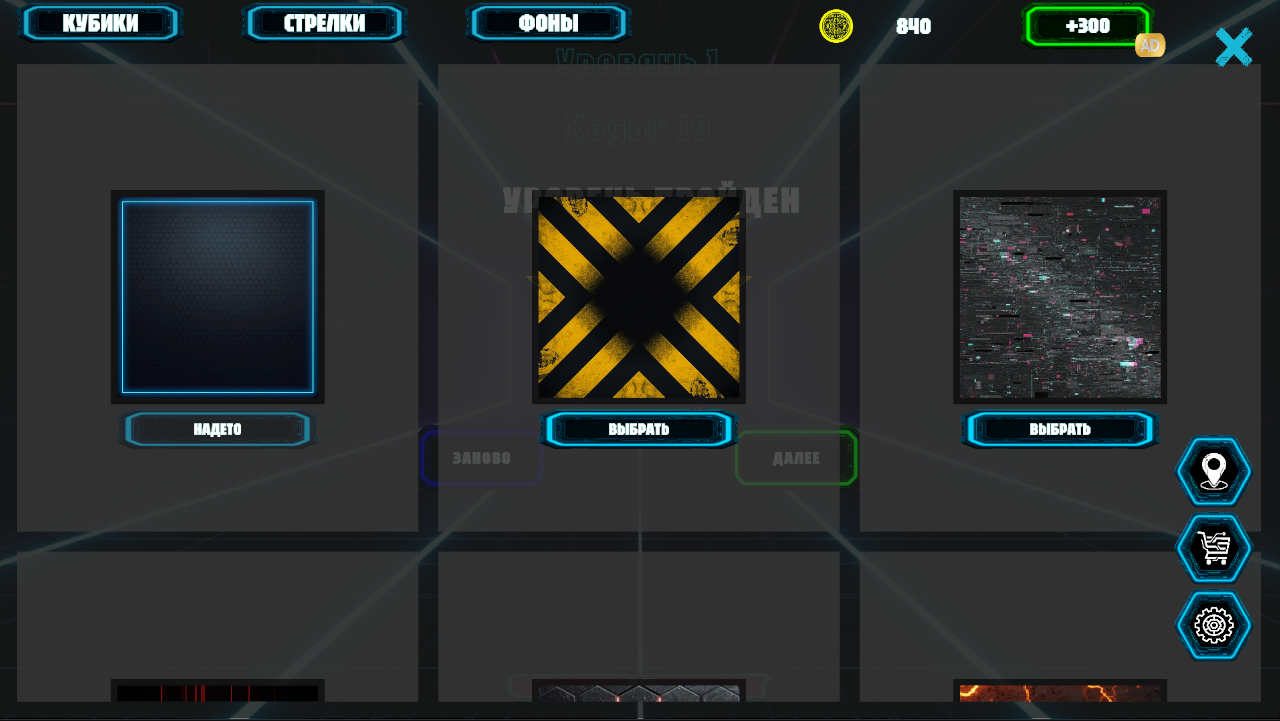The width and height of the screenshot is (1280, 721).
Task: Click the Надето button under the blue background
Action: click(x=217, y=429)
